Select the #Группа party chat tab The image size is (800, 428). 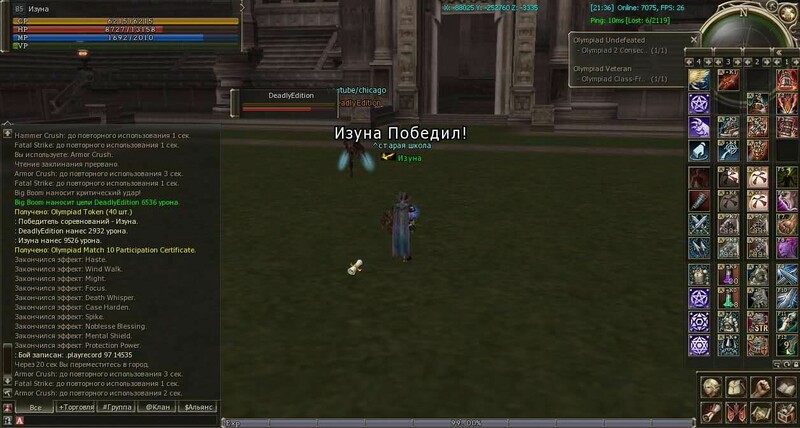coord(118,408)
